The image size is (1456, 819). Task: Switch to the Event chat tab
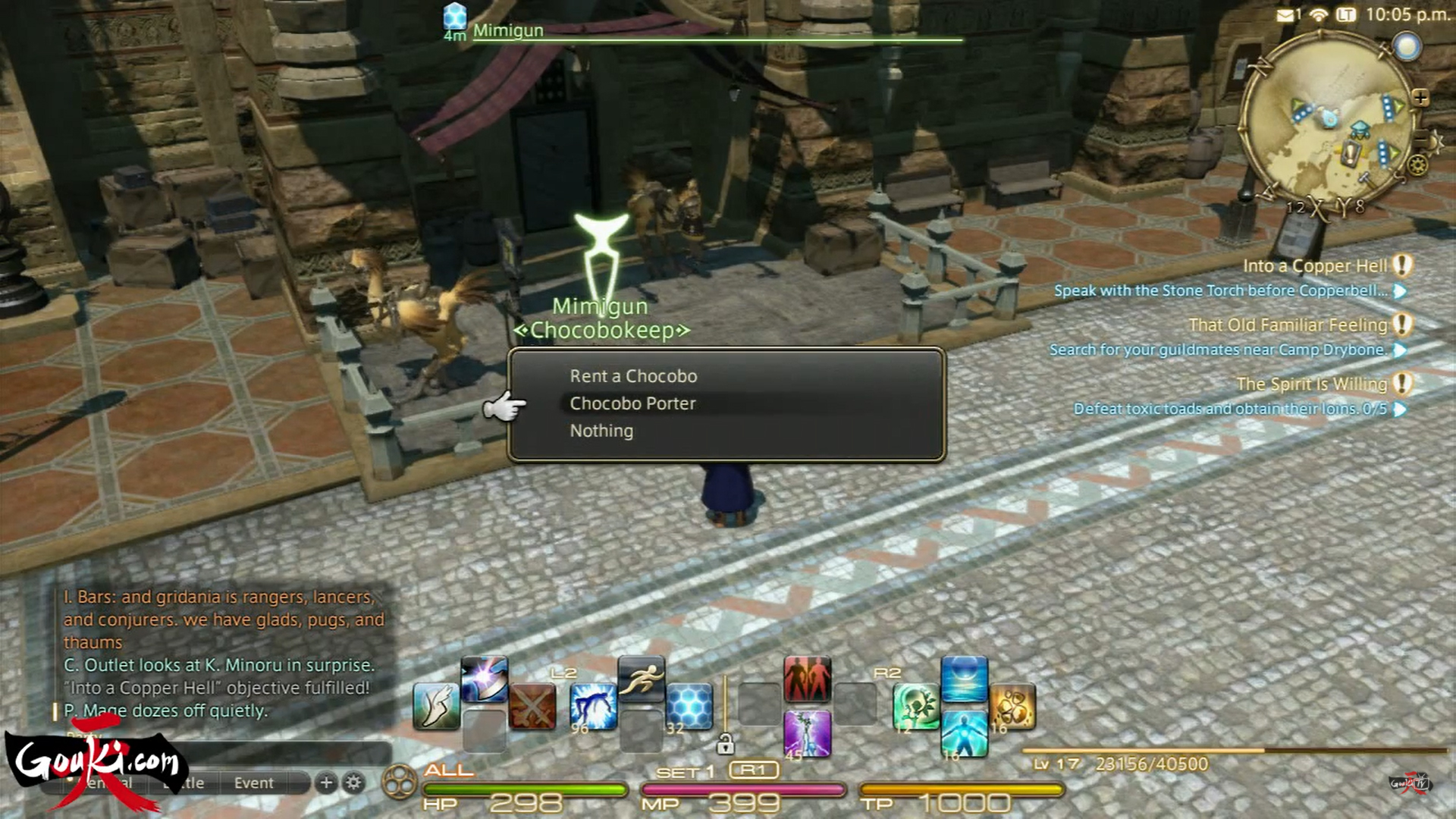253,783
